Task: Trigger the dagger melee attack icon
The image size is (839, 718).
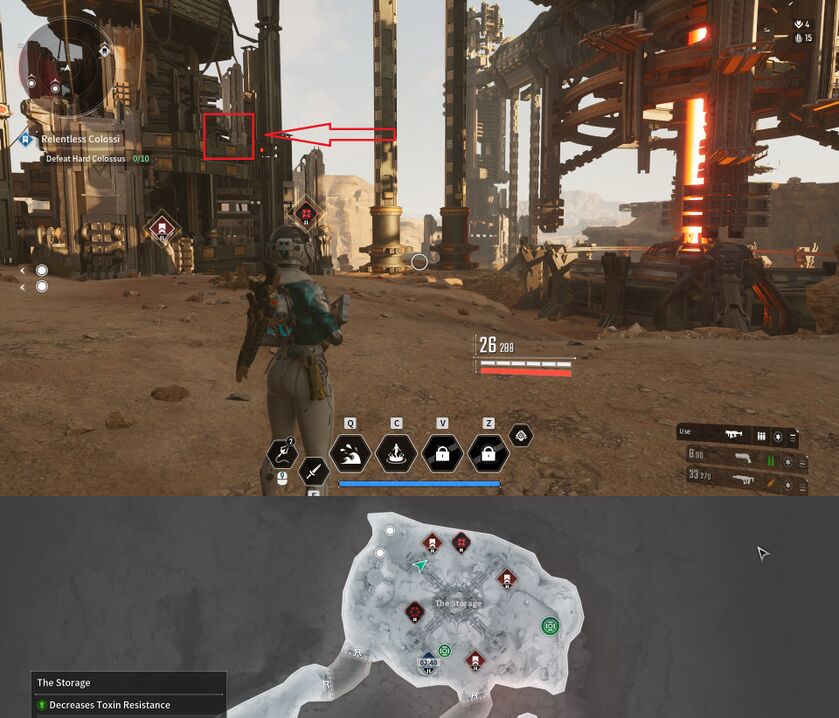Action: pos(314,470)
